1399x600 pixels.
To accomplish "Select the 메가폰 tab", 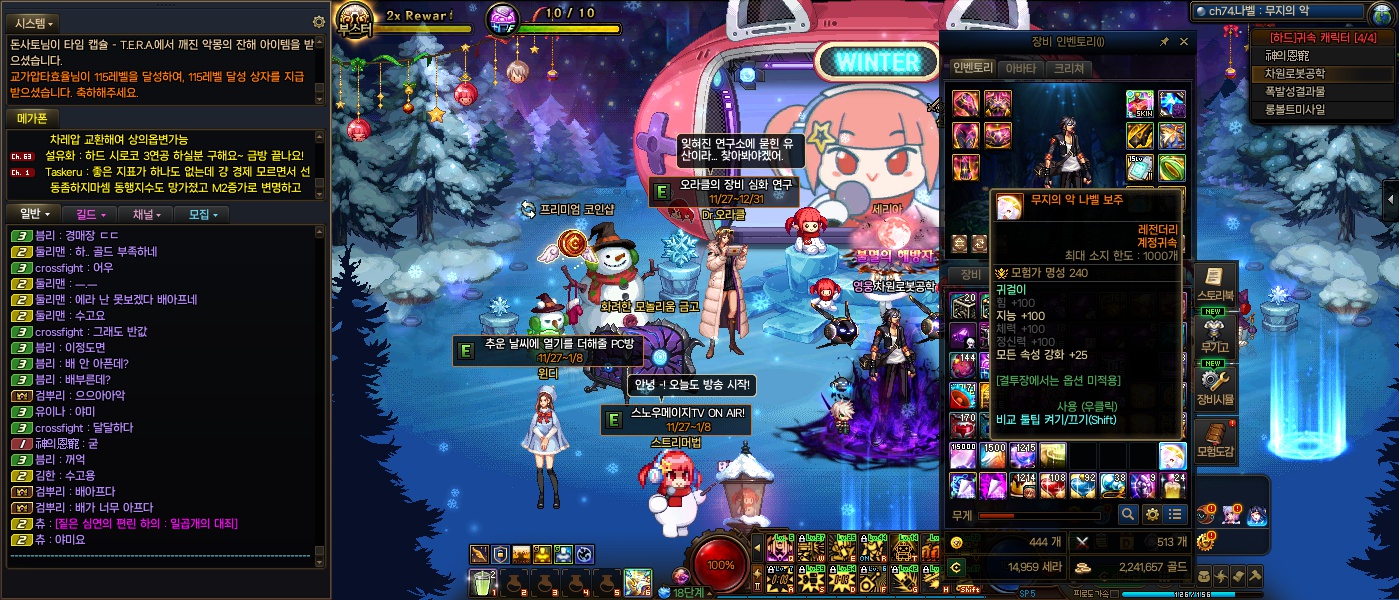I will (34, 118).
